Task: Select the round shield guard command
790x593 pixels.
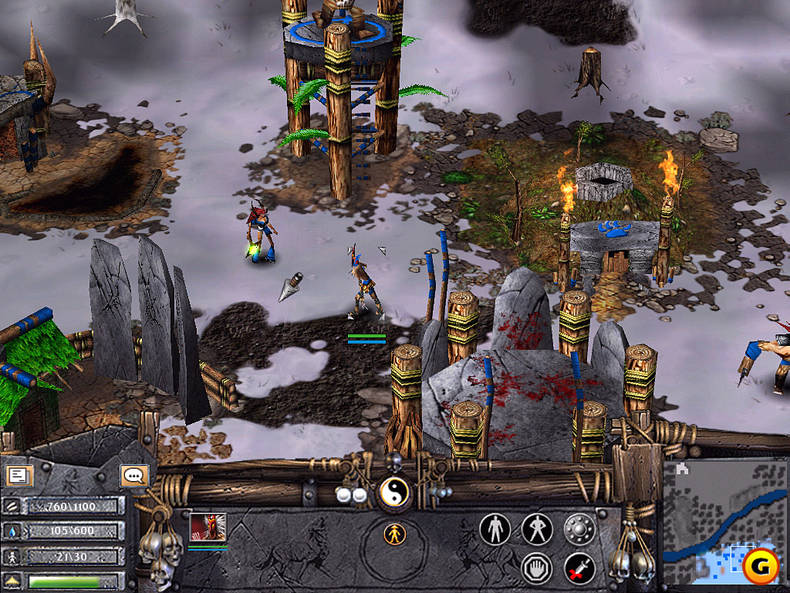Action: click(x=579, y=528)
